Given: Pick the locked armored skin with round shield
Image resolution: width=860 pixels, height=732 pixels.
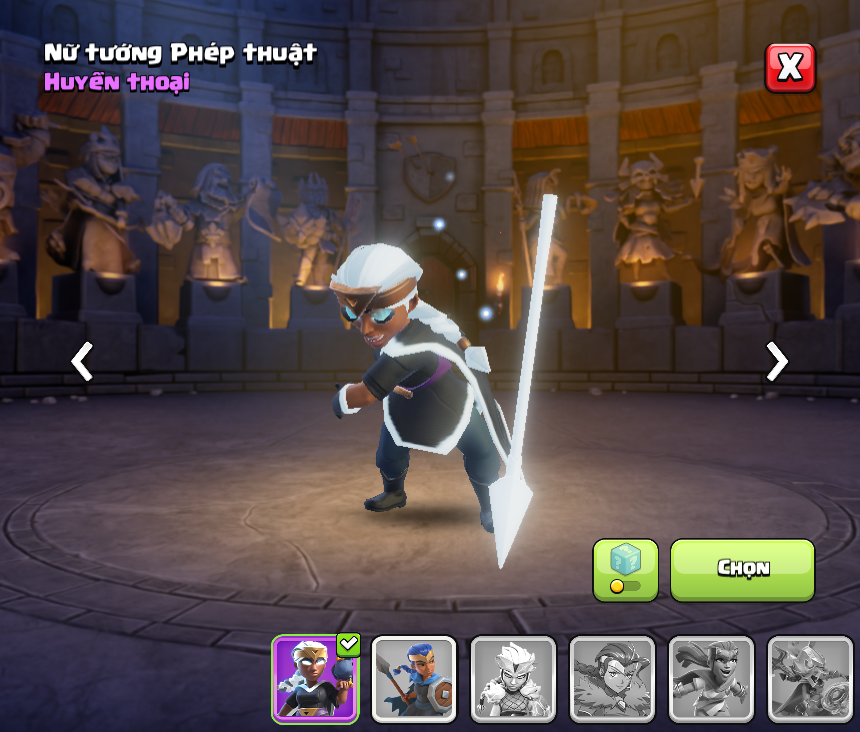Looking at the screenshot, I should click(x=810, y=679).
